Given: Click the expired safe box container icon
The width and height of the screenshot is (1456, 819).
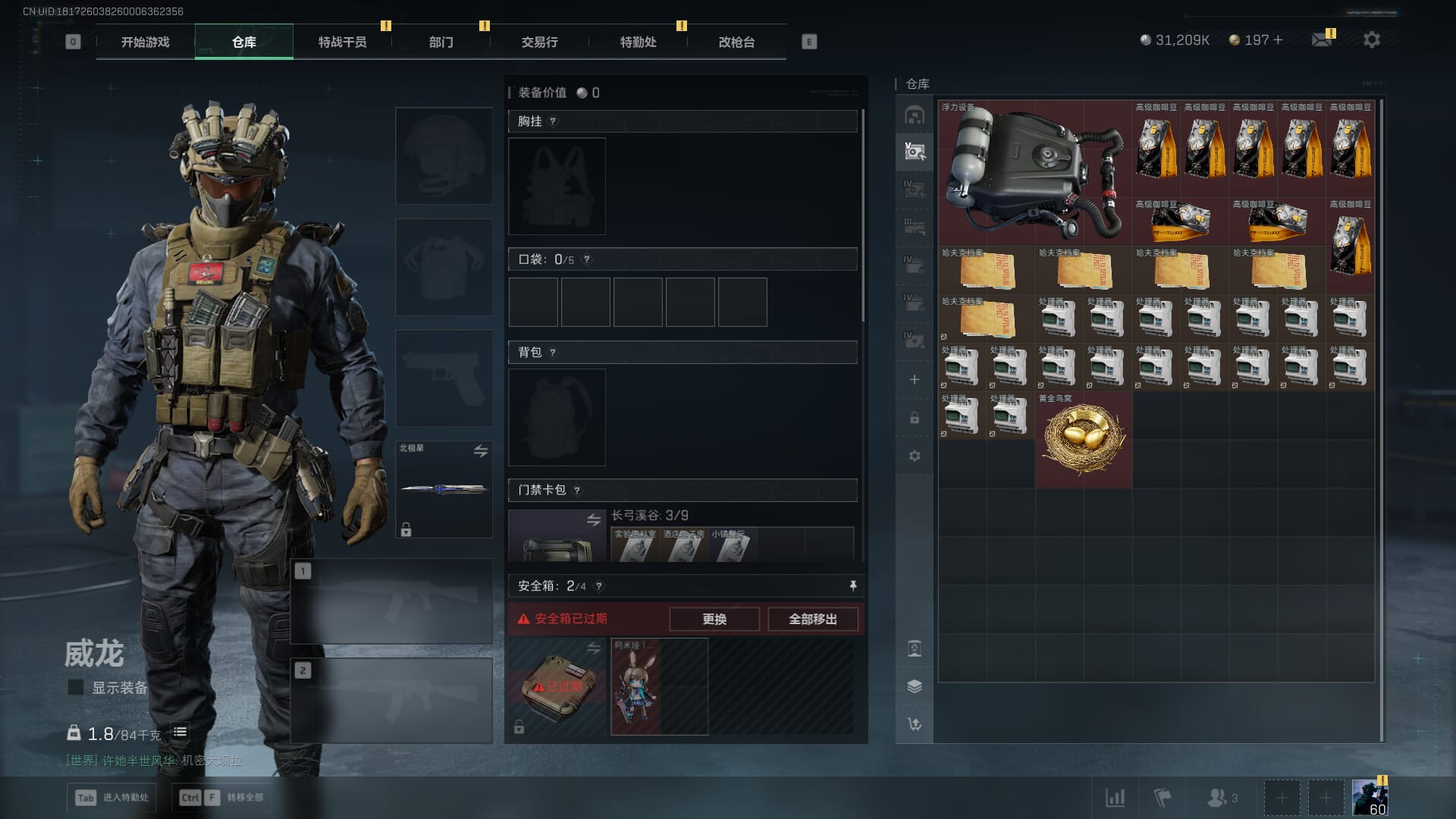Looking at the screenshot, I should click(x=557, y=686).
